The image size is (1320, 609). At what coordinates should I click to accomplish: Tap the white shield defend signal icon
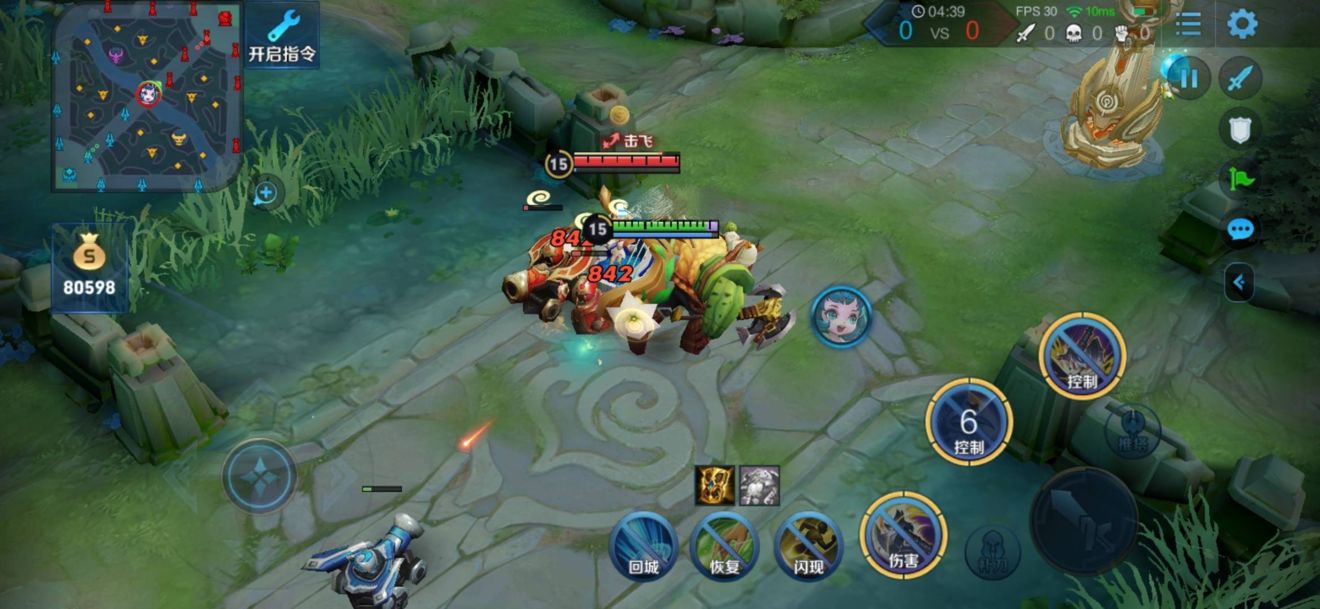(1240, 127)
